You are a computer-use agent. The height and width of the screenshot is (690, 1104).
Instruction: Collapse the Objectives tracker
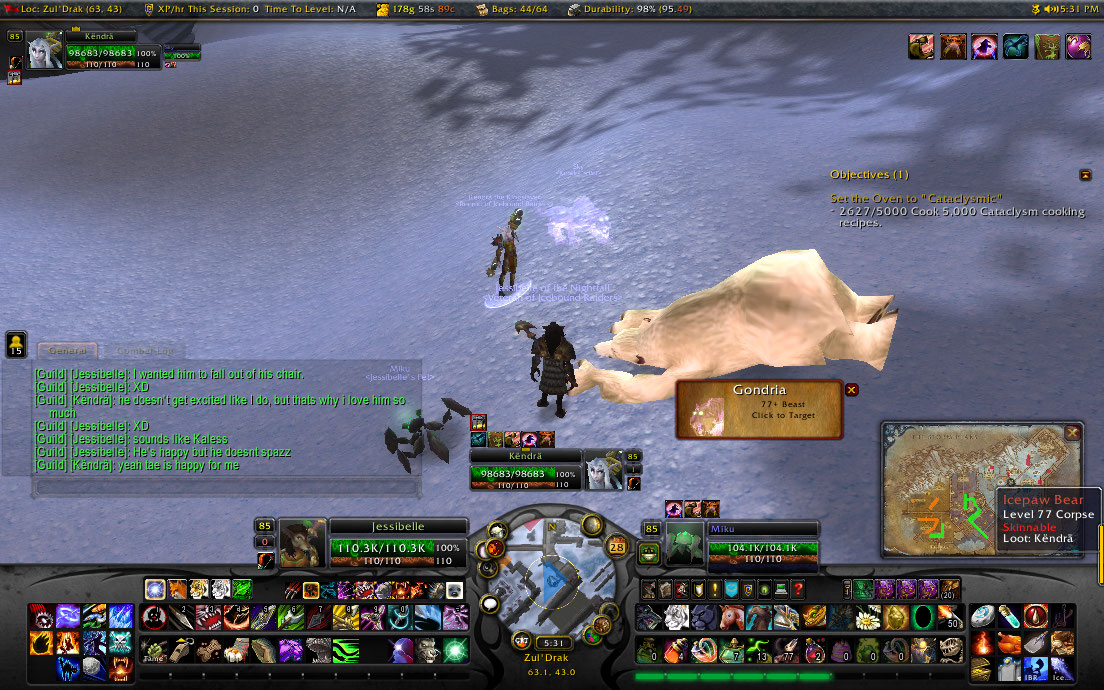pyautogui.click(x=1085, y=175)
